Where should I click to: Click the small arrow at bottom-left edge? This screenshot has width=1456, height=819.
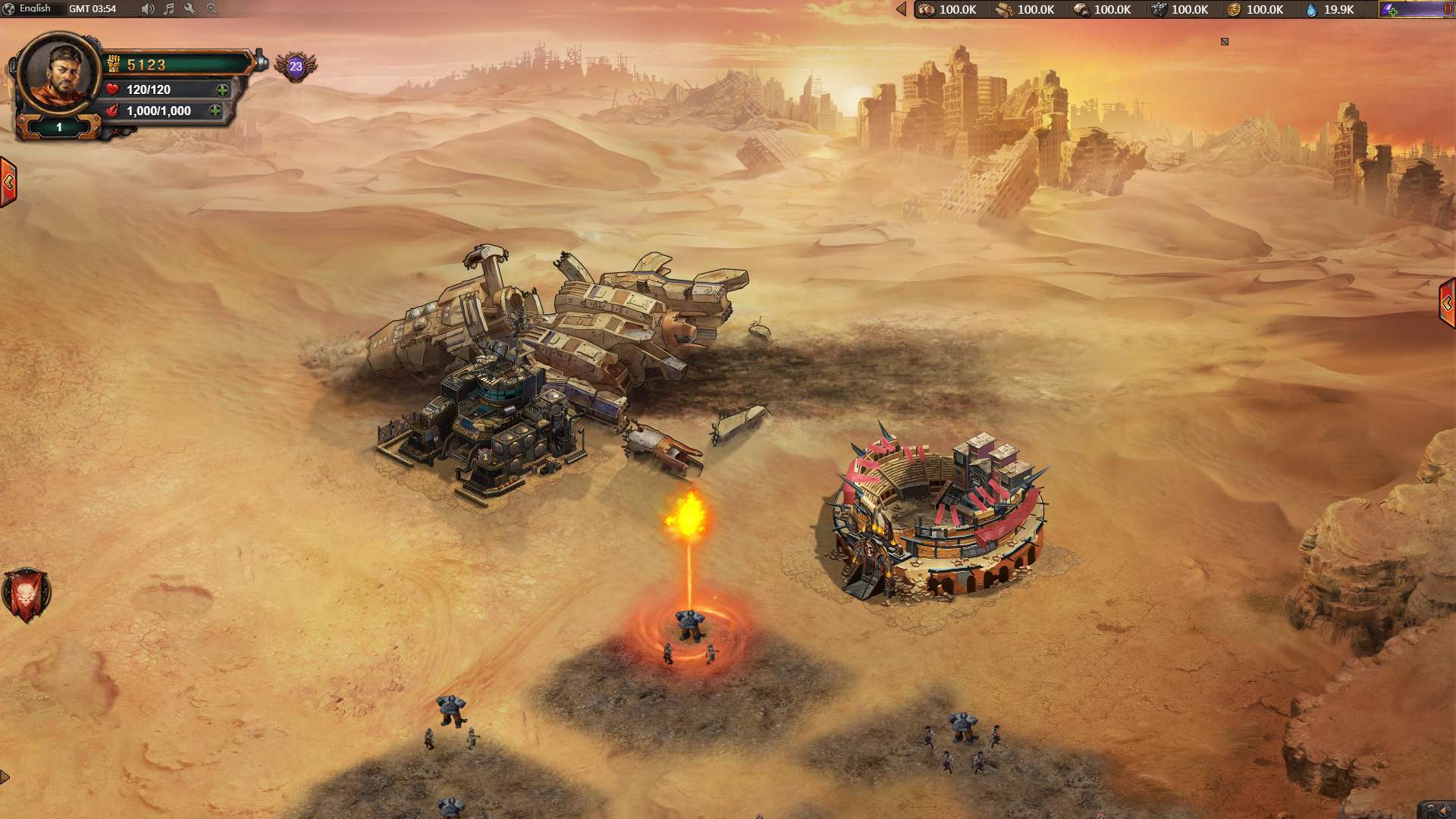[x=5, y=777]
